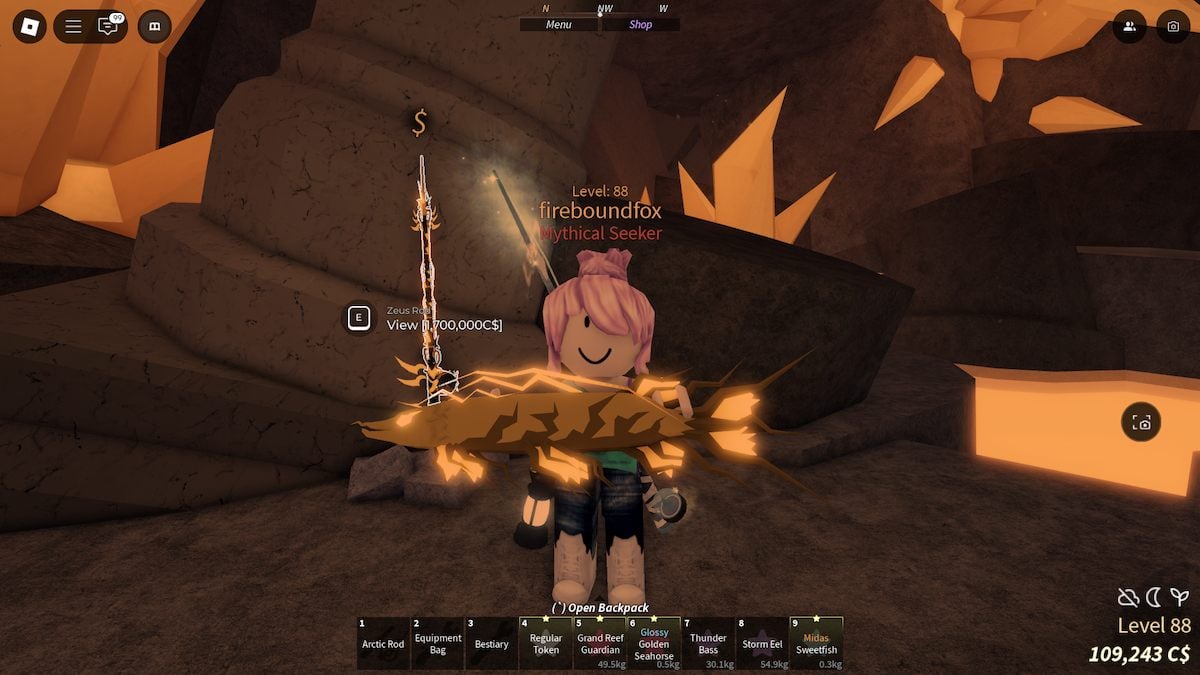Show the player list icon
Image resolution: width=1200 pixels, height=675 pixels.
tap(1129, 26)
